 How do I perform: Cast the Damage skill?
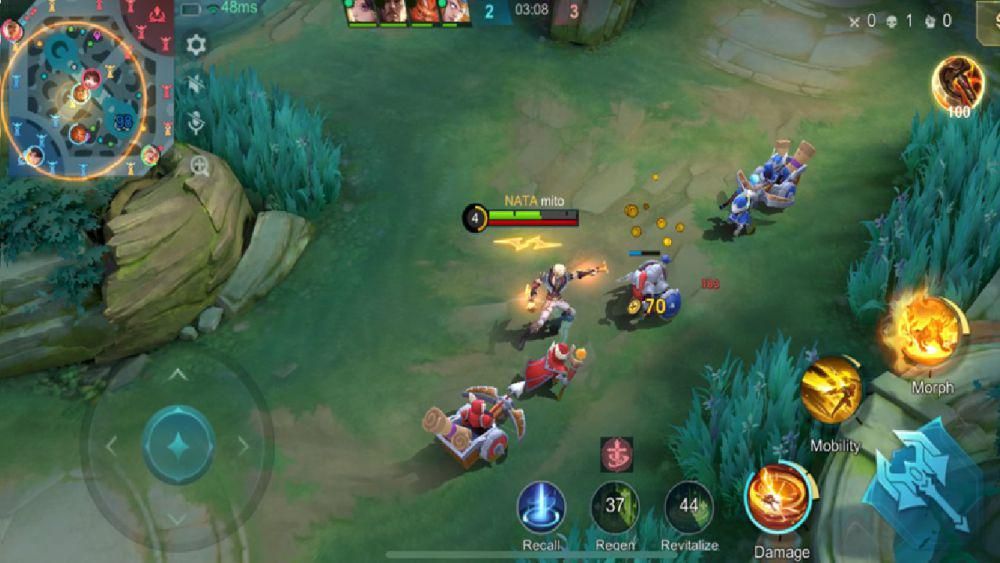779,499
